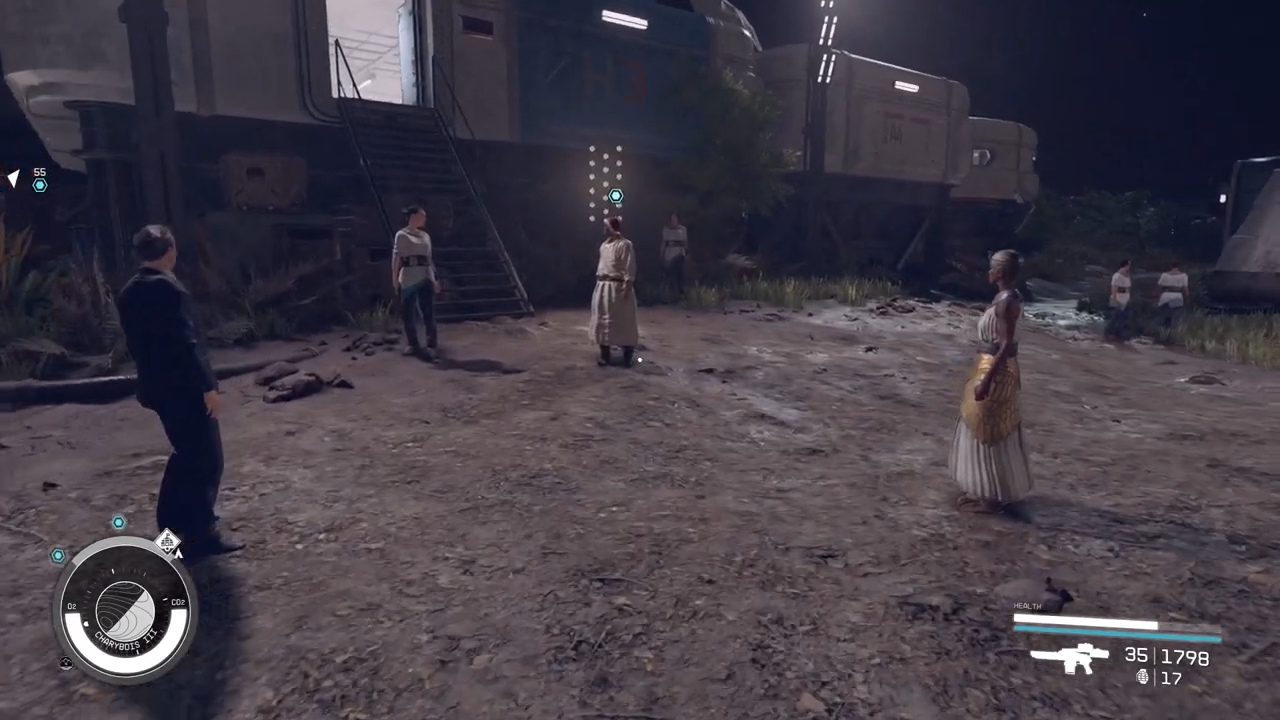This screenshot has height=720, width=1280.
Task: Select the hexagon quest marker above the robed figure
Action: pos(616,196)
